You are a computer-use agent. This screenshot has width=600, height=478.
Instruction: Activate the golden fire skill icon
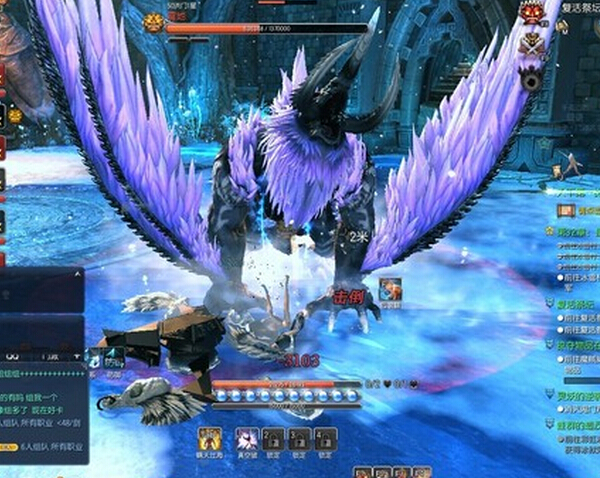[210, 438]
